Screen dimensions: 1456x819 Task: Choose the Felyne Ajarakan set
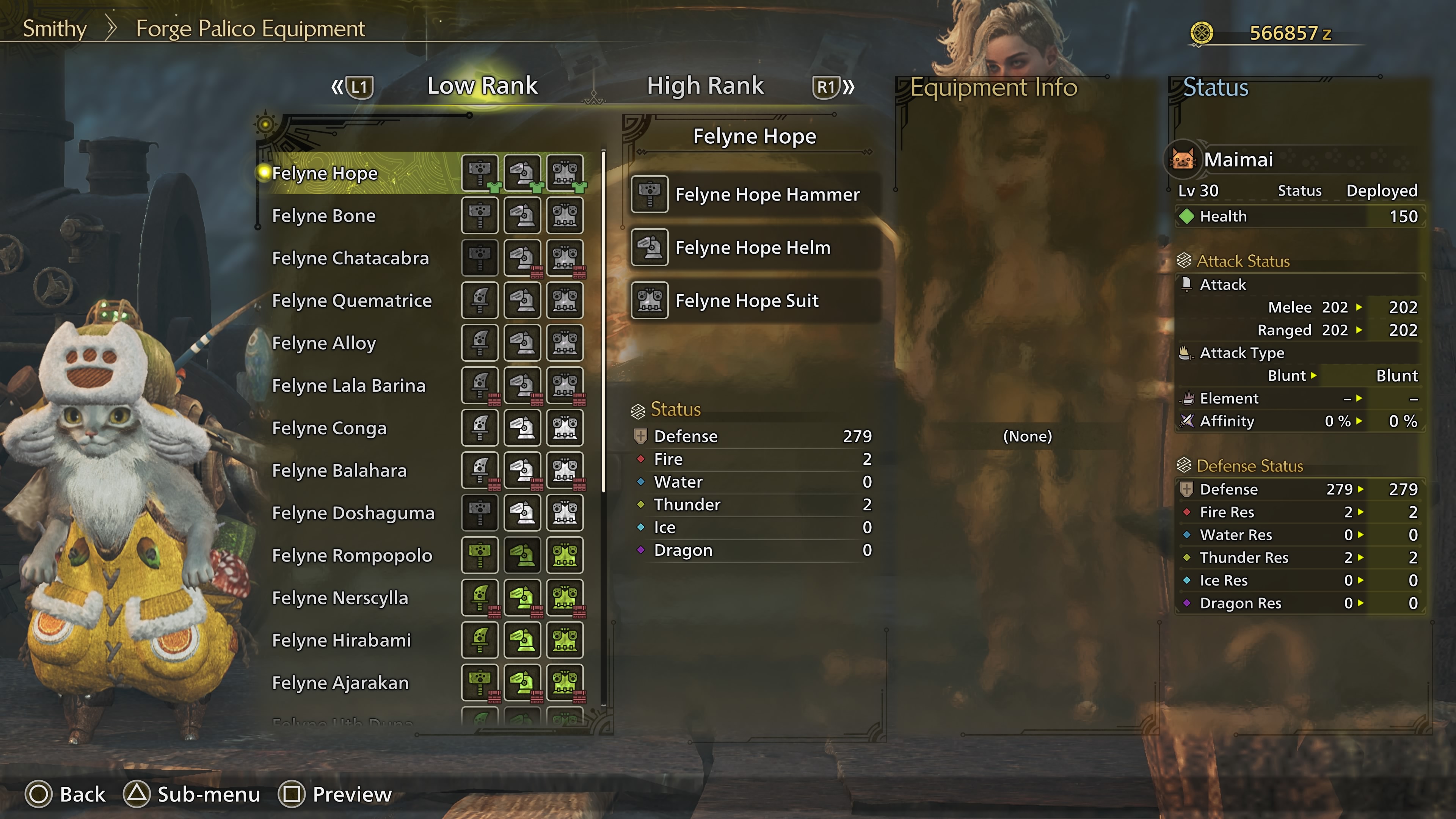[340, 683]
